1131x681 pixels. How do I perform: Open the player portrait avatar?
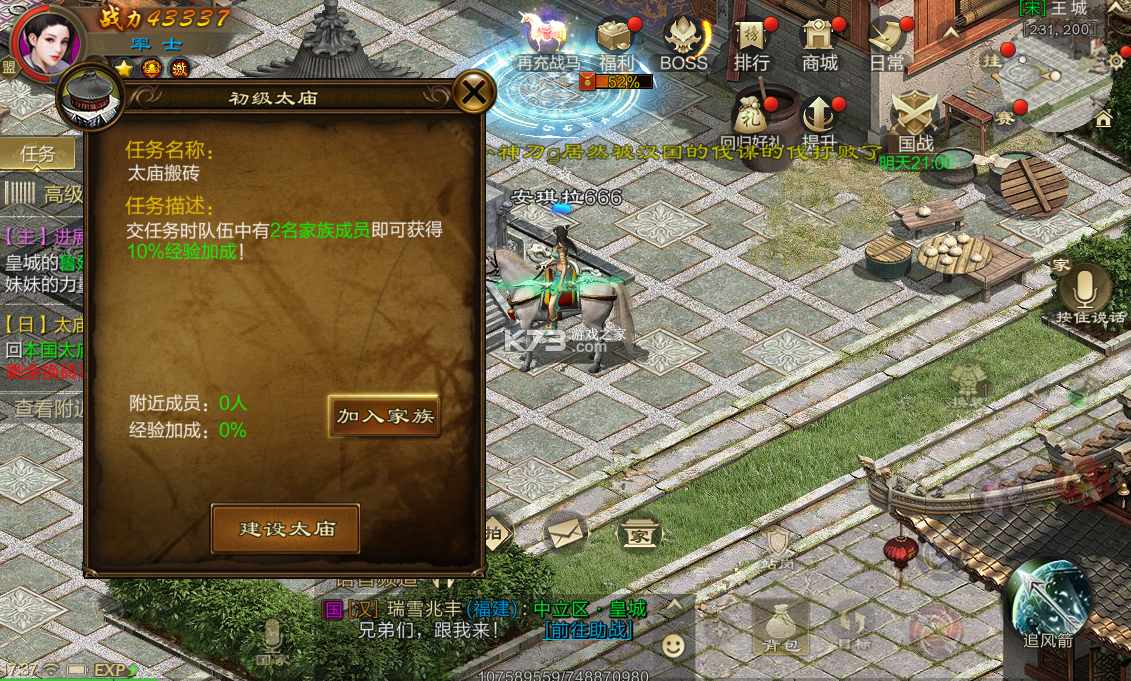(46, 40)
